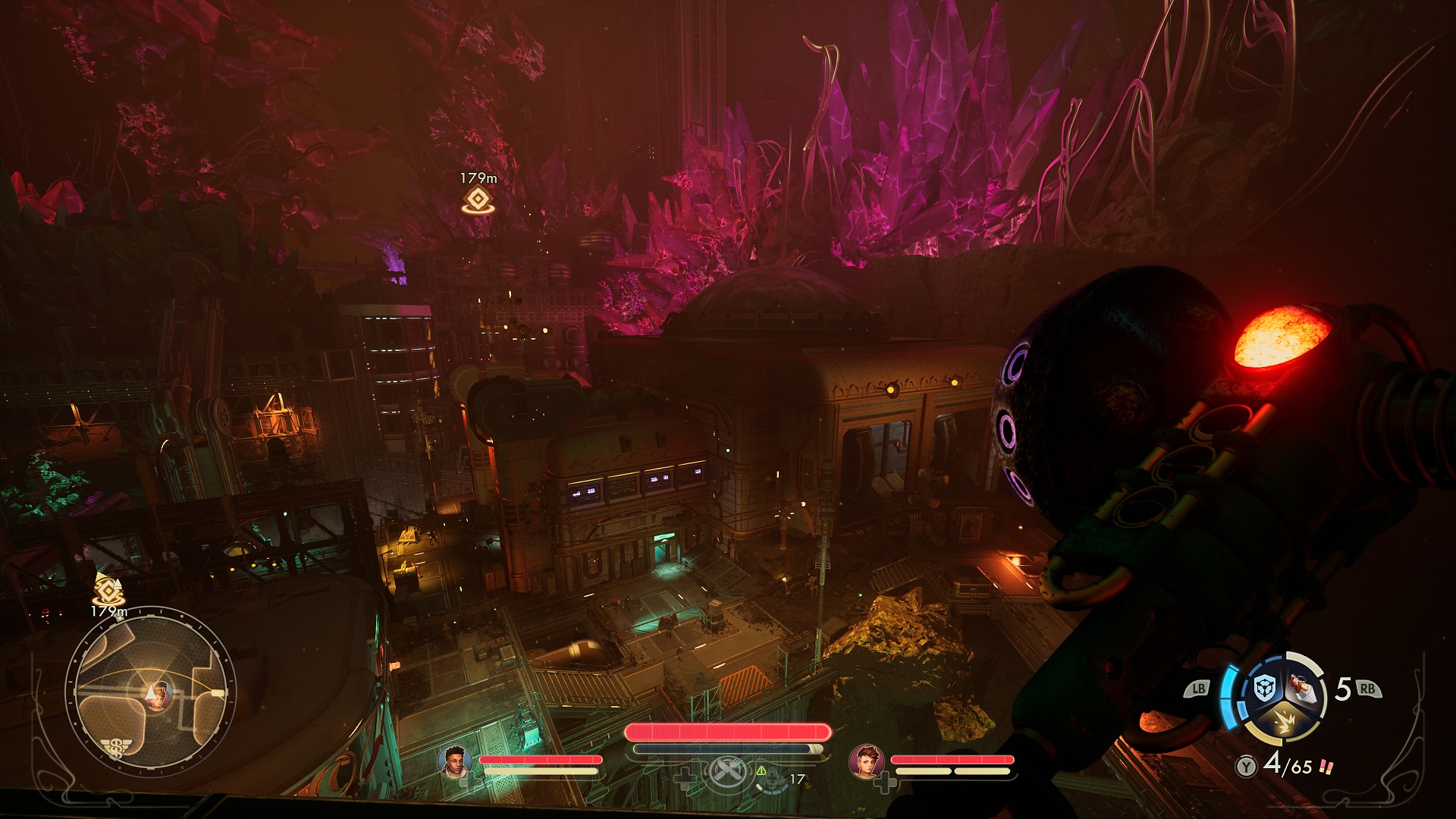1456x819 pixels.
Task: Click the quest marker above the minimap
Action: pyautogui.click(x=109, y=588)
